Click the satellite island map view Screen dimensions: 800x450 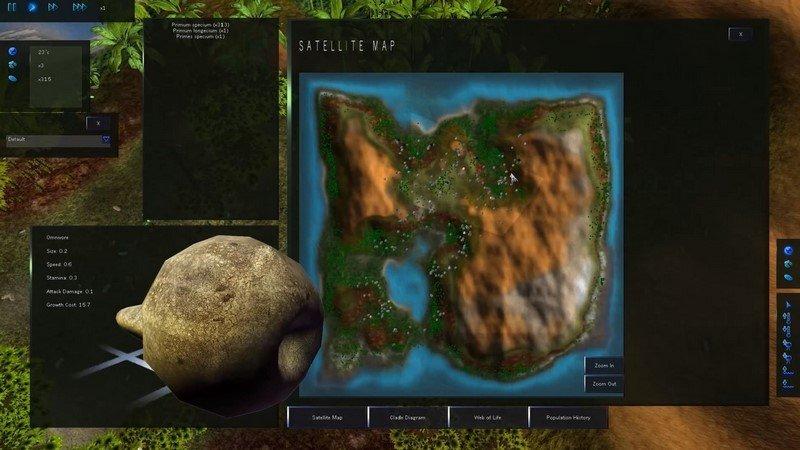click(x=460, y=230)
